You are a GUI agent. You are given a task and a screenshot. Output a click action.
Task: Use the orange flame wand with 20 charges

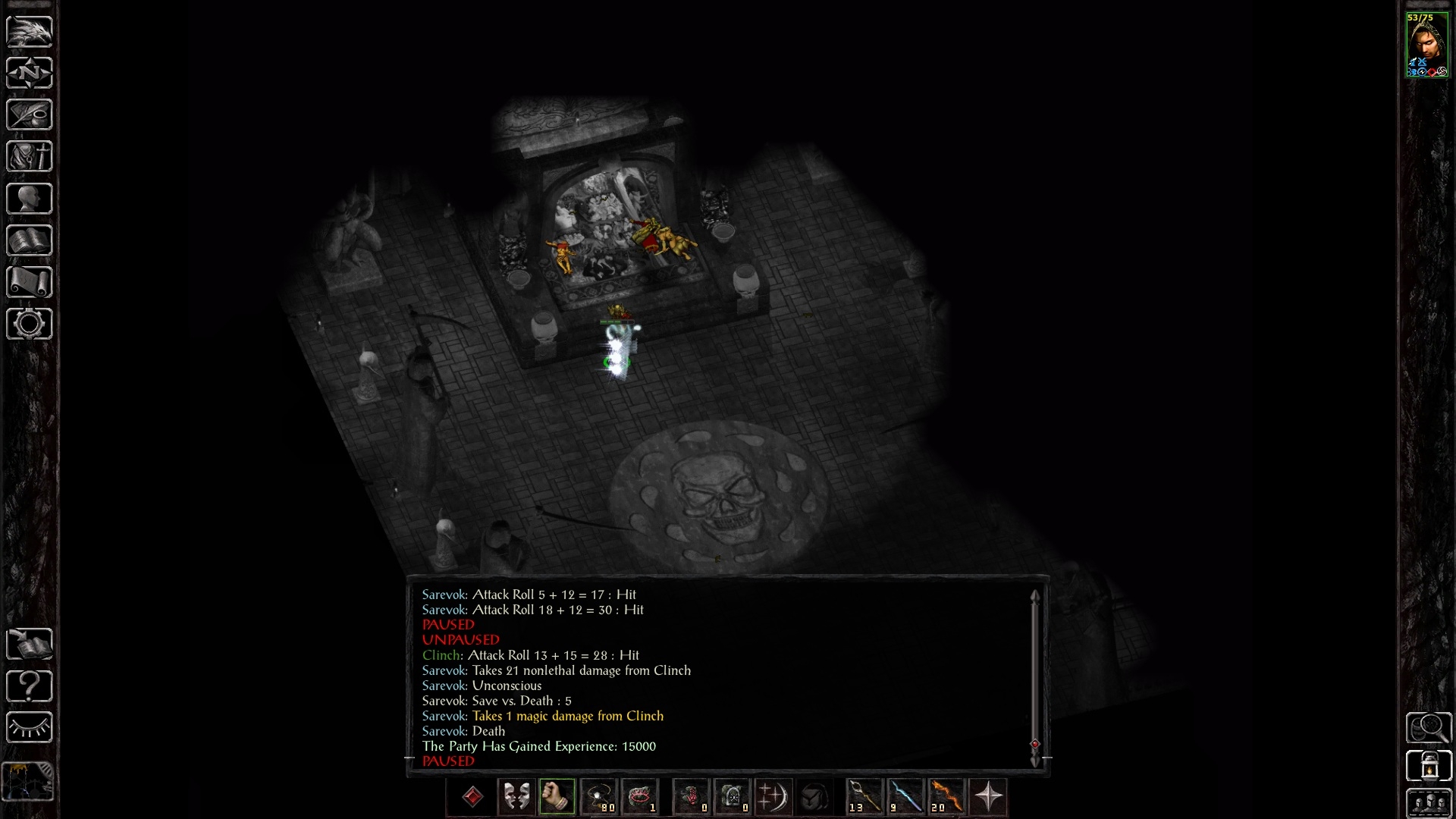946,797
